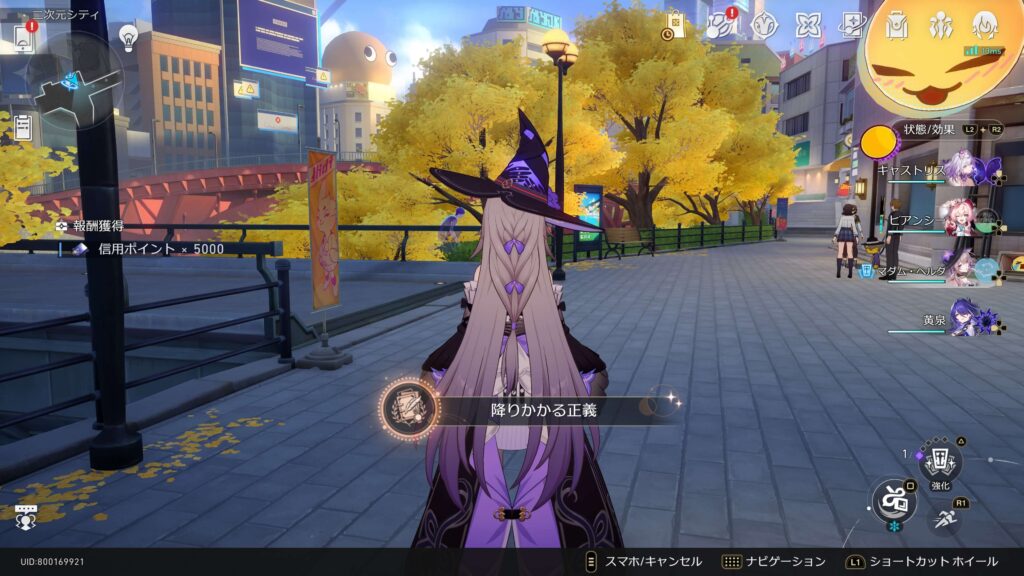Switch to party member 黄泉
This screenshot has width=1024, height=576.
(x=962, y=320)
